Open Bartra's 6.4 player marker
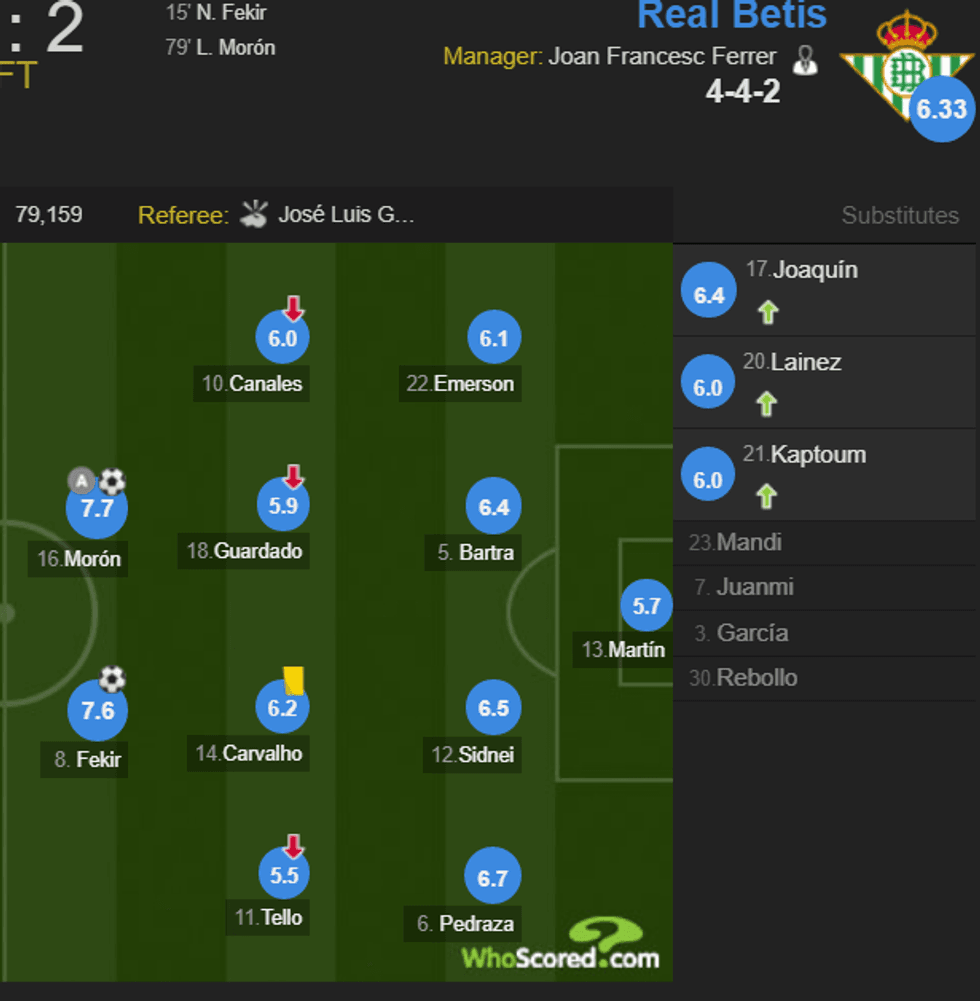This screenshot has width=980, height=1001. (494, 508)
